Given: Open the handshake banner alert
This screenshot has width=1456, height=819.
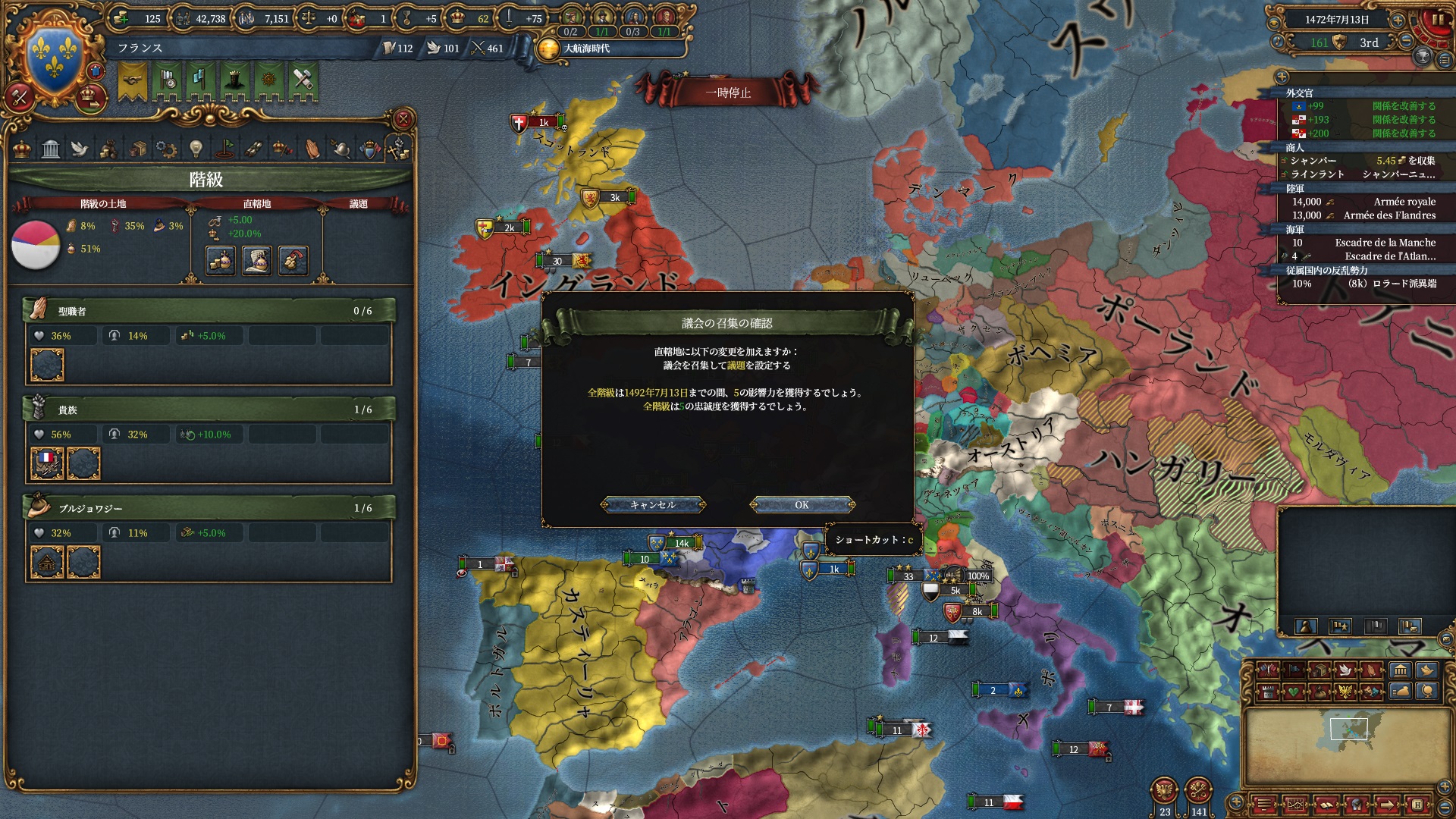Looking at the screenshot, I should tap(133, 81).
